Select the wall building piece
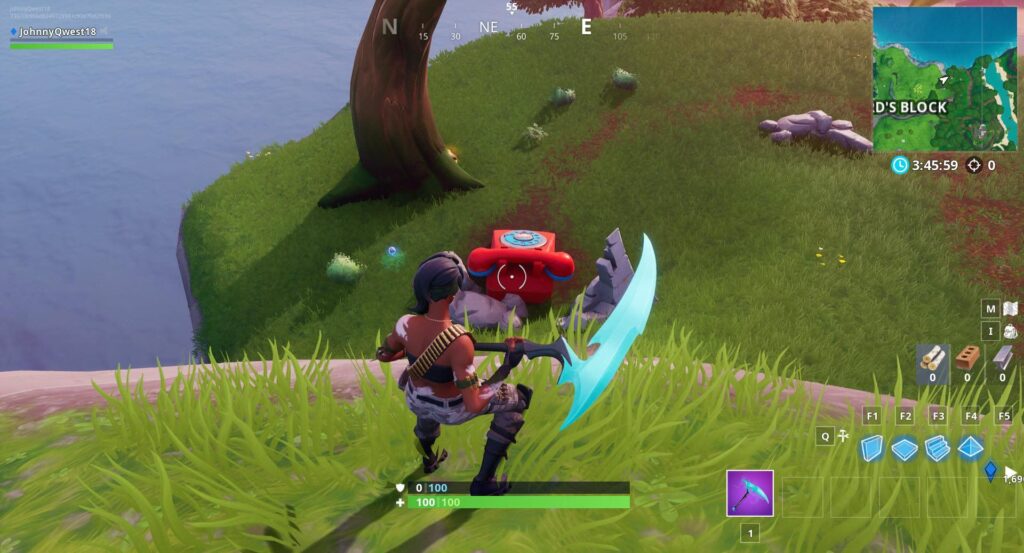 point(872,449)
